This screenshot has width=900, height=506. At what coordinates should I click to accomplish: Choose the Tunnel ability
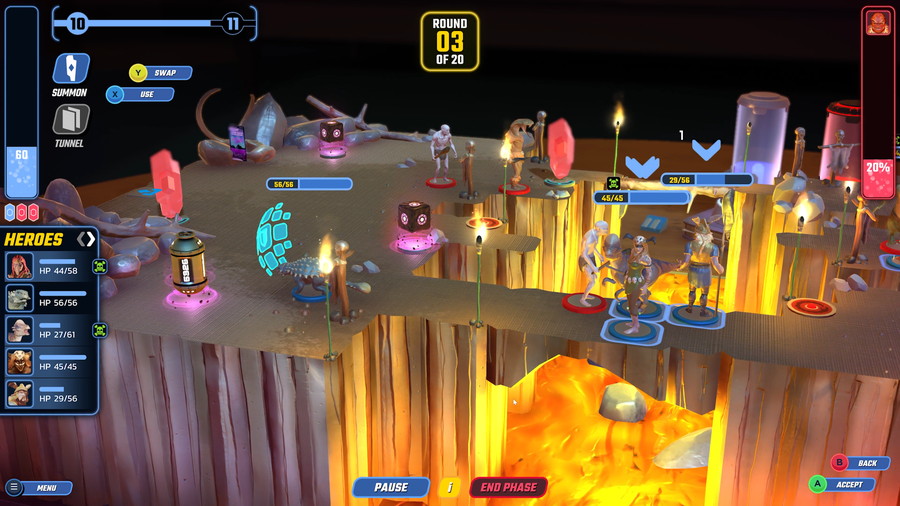(x=70, y=120)
